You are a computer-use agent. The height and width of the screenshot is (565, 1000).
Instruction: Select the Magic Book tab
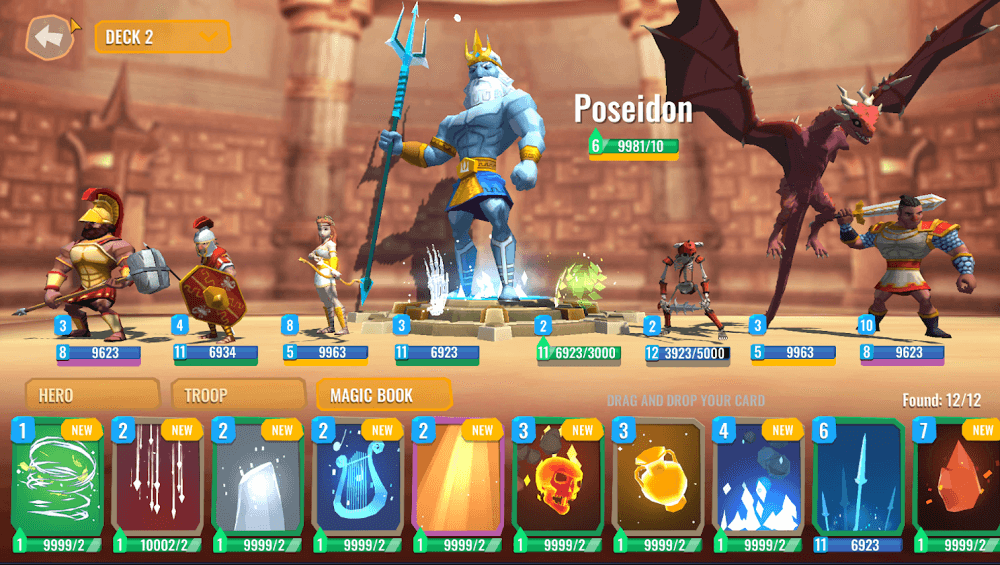383,395
